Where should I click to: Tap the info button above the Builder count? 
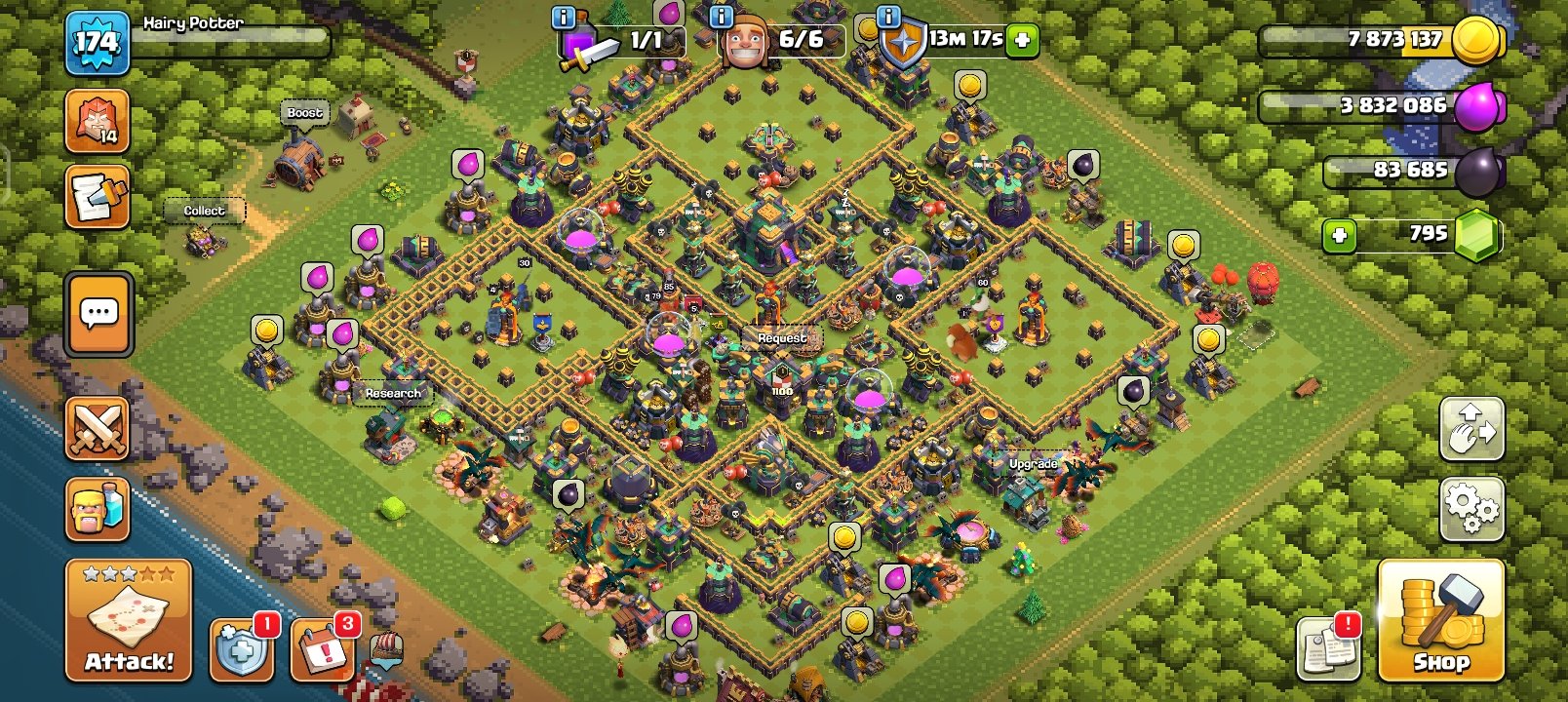(722, 17)
